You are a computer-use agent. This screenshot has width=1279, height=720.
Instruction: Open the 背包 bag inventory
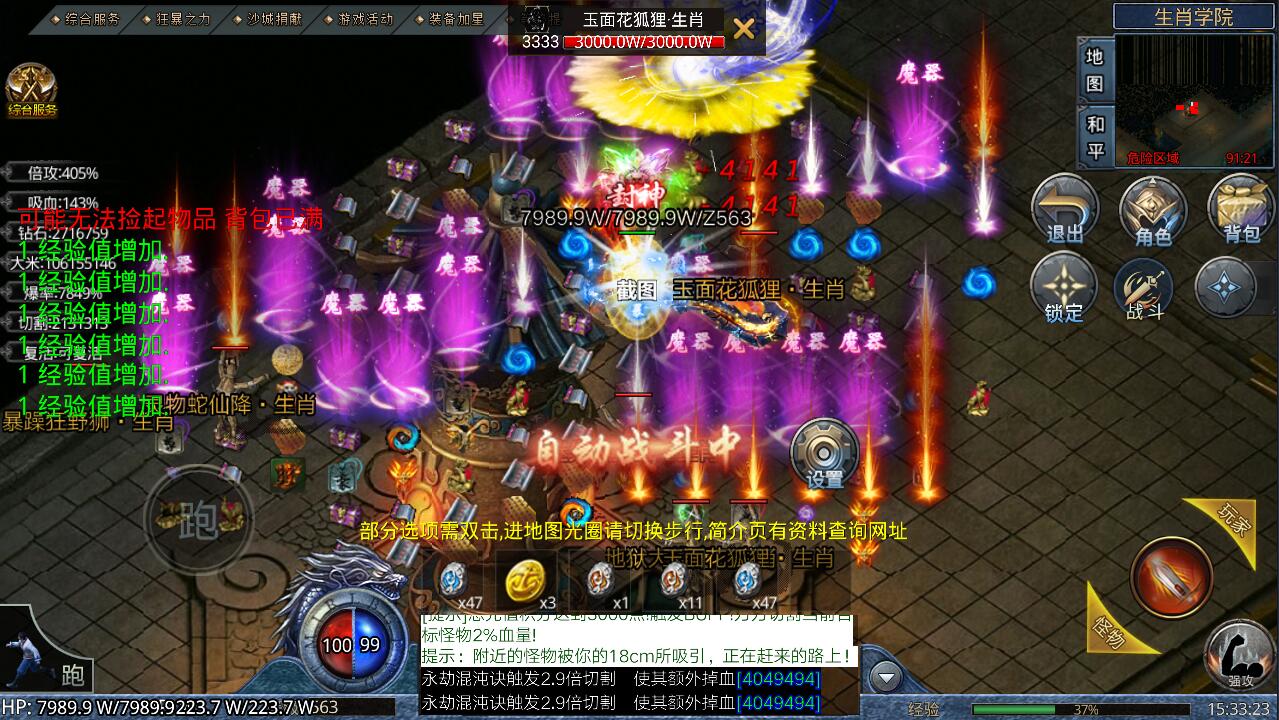click(x=1241, y=209)
